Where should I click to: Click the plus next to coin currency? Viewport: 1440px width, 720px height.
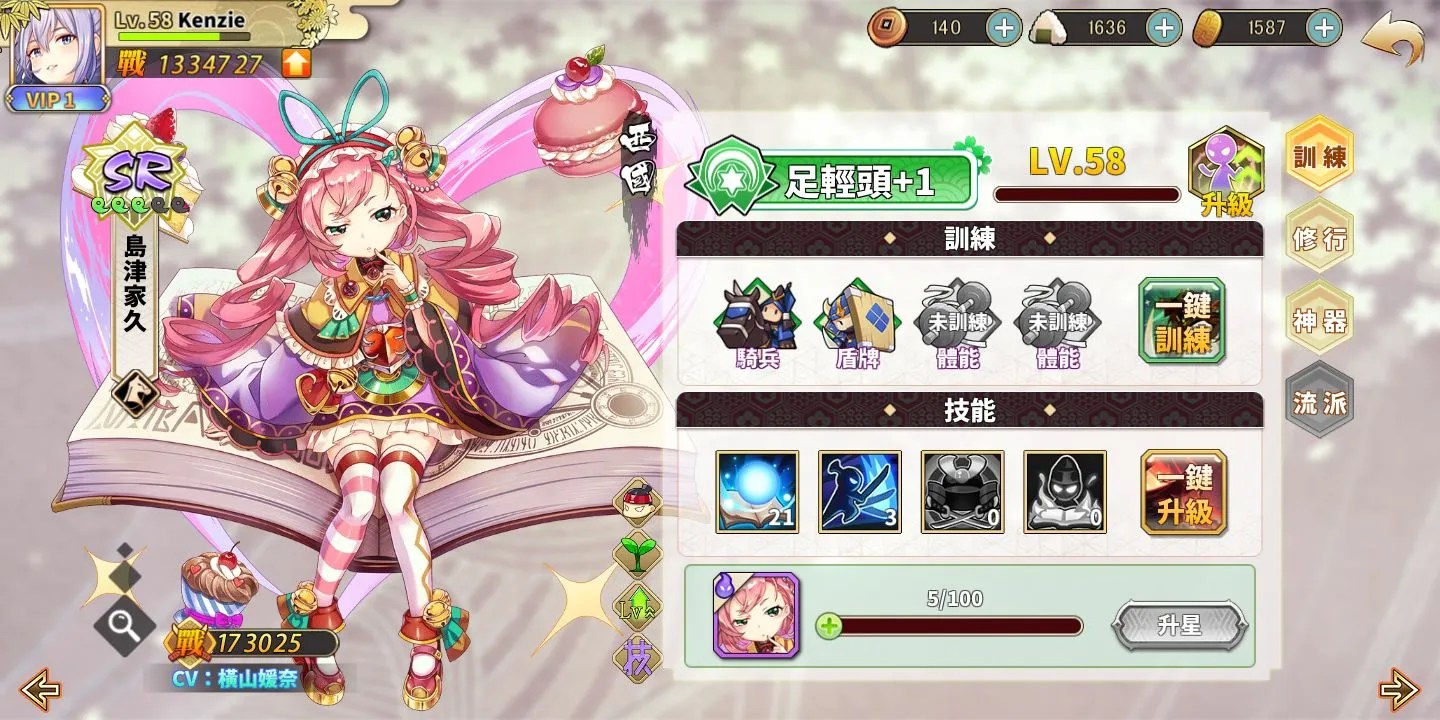coord(1003,27)
